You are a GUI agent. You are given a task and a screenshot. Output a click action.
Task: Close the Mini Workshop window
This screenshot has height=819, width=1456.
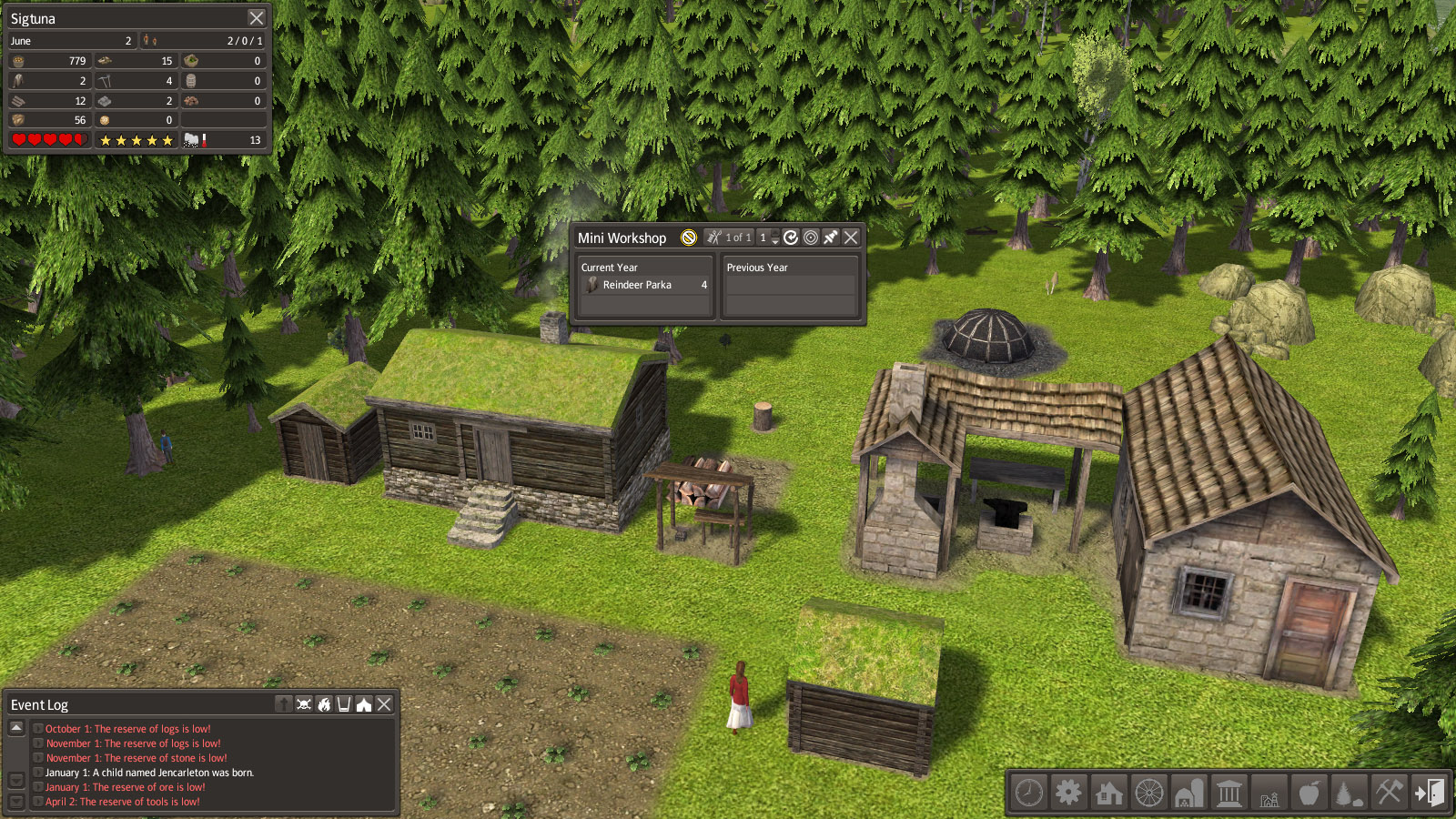(851, 238)
